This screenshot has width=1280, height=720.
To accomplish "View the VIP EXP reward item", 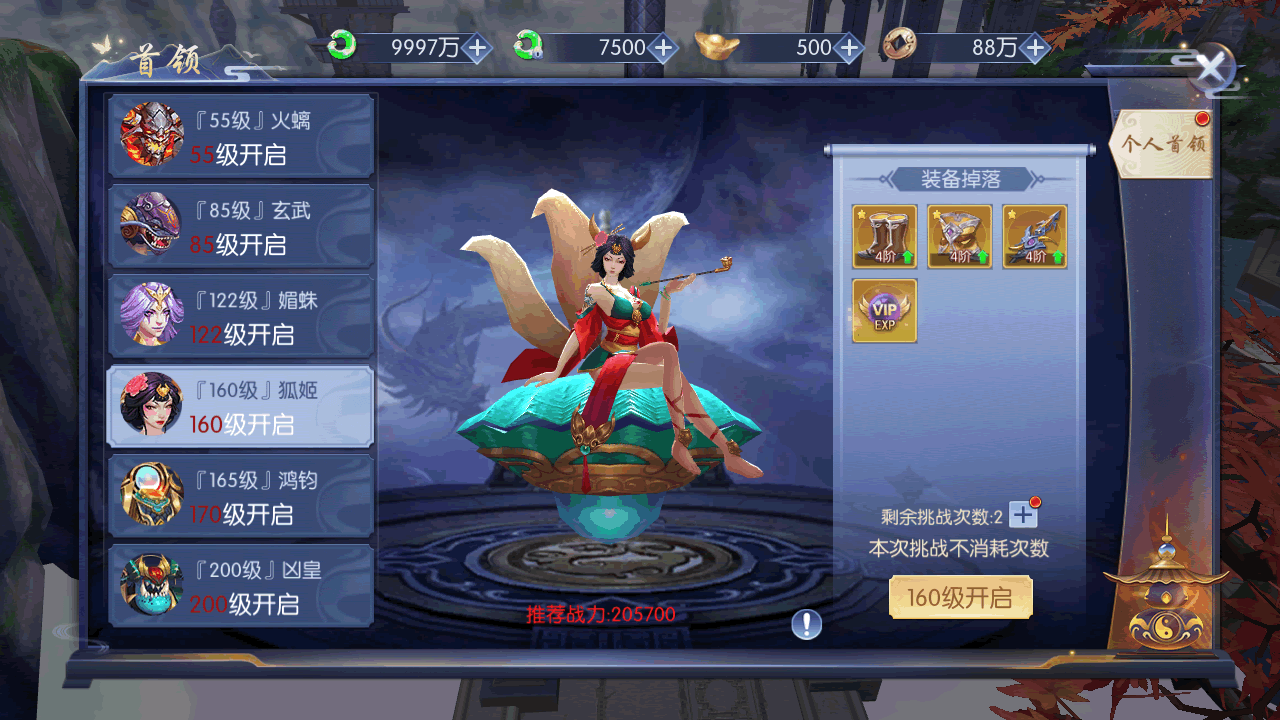I will tap(884, 311).
